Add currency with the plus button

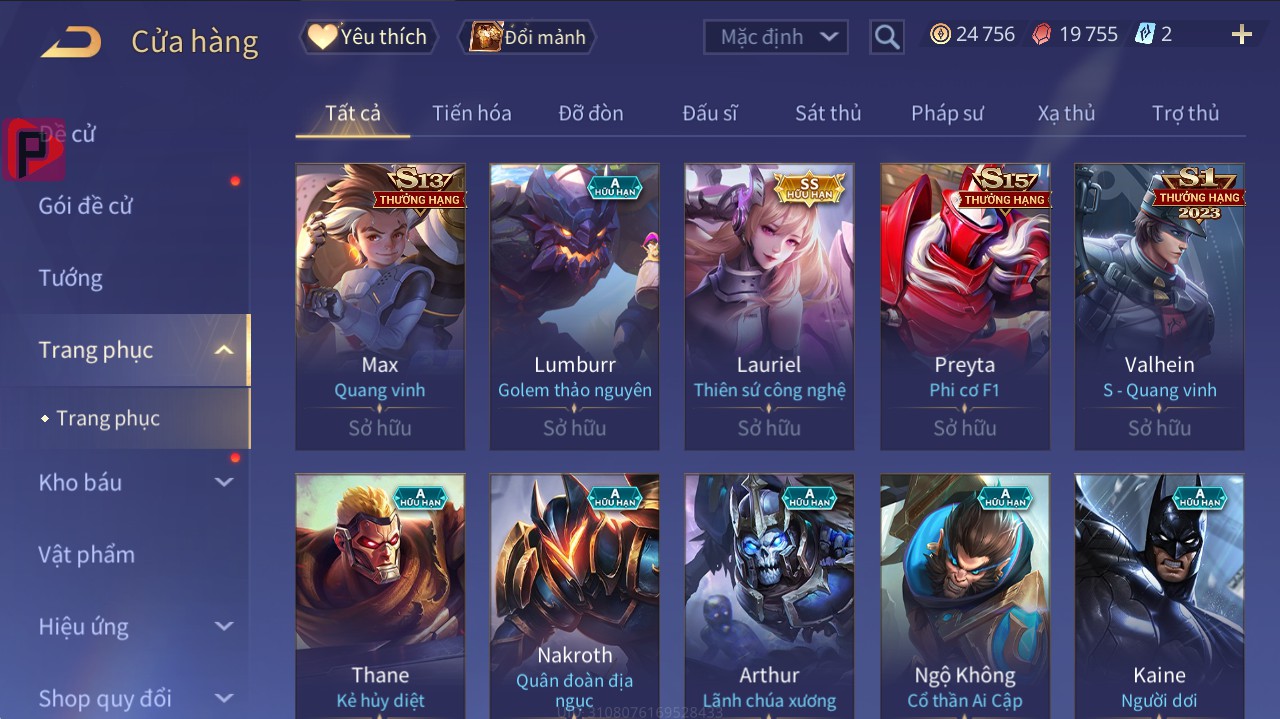(x=1241, y=35)
